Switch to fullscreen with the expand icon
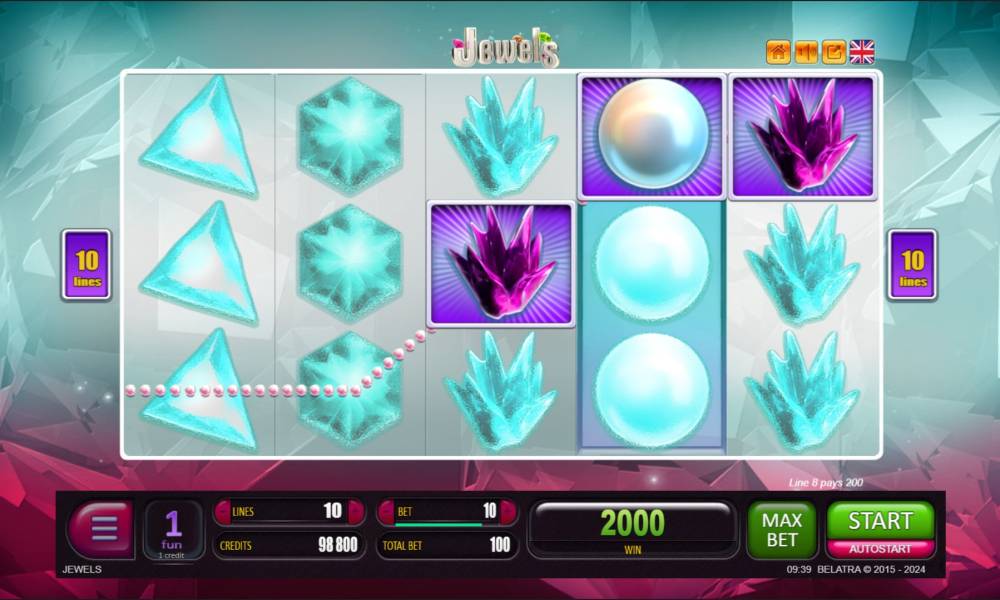The height and width of the screenshot is (600, 1000). coord(833,52)
